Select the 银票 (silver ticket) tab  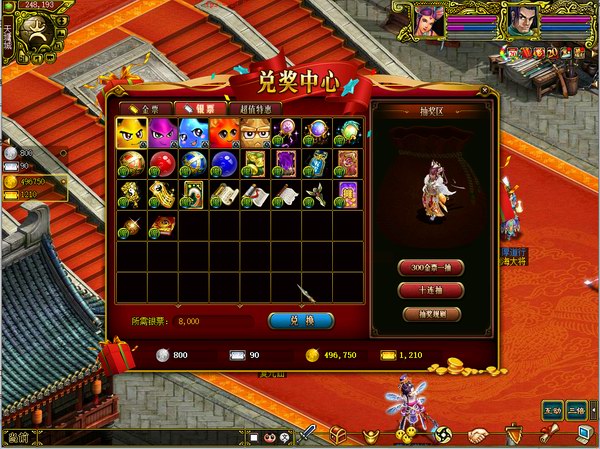[x=199, y=108]
